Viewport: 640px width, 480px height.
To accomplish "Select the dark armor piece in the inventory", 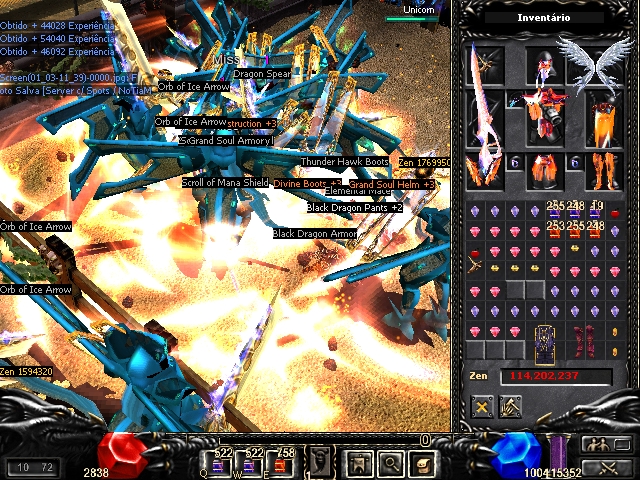I will click(545, 340).
